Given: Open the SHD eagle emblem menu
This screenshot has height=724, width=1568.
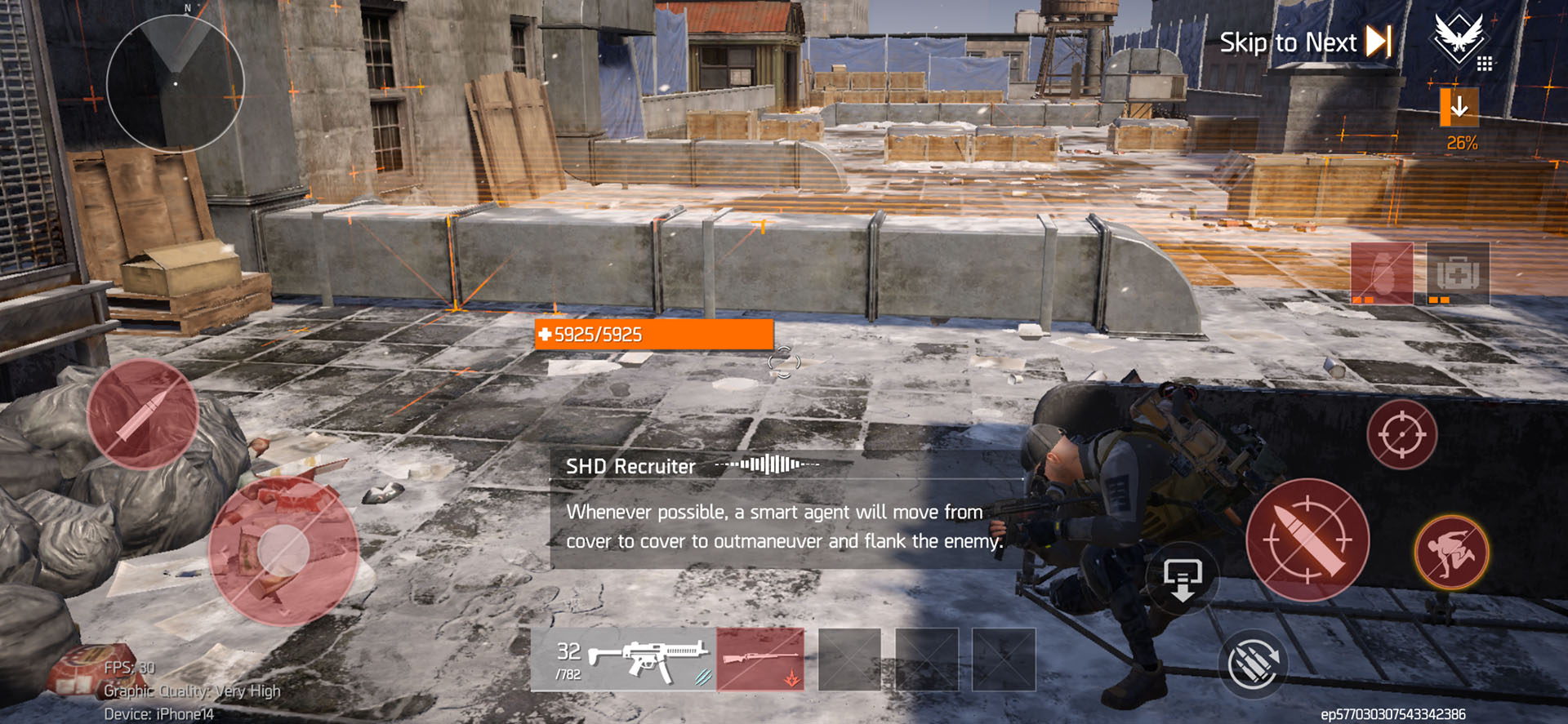Looking at the screenshot, I should (x=1459, y=38).
